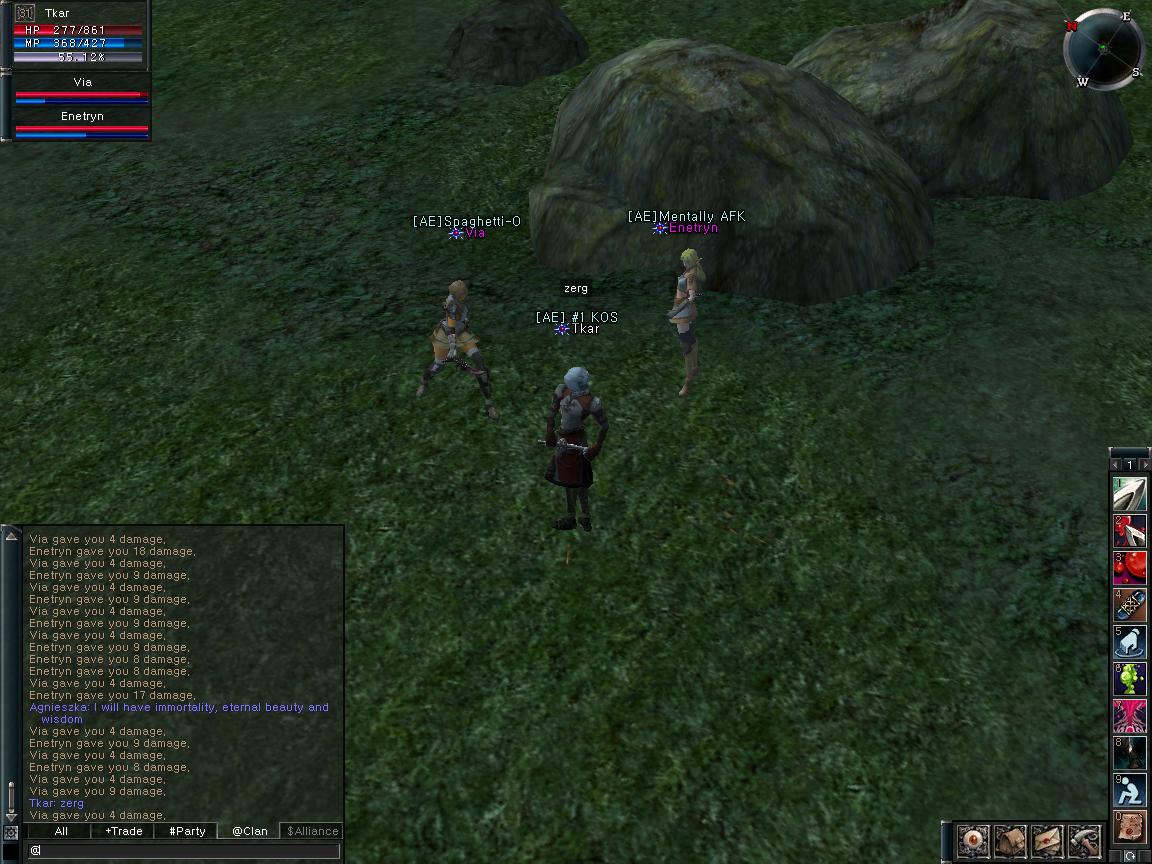Use the sealed scroll in slot 0

pyautogui.click(x=1131, y=827)
